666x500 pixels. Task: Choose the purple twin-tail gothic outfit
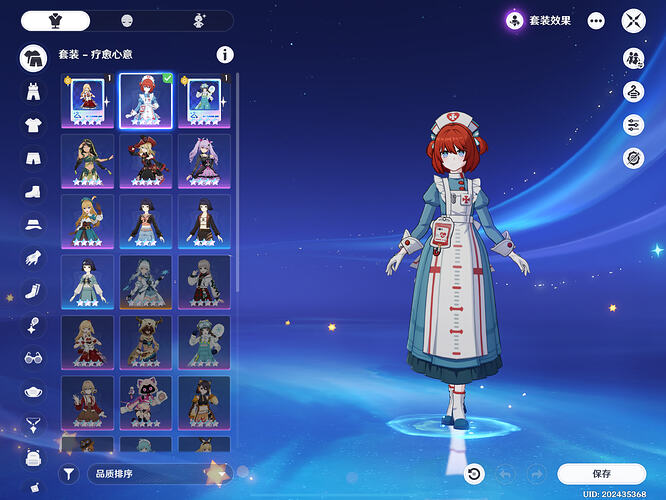pos(203,160)
